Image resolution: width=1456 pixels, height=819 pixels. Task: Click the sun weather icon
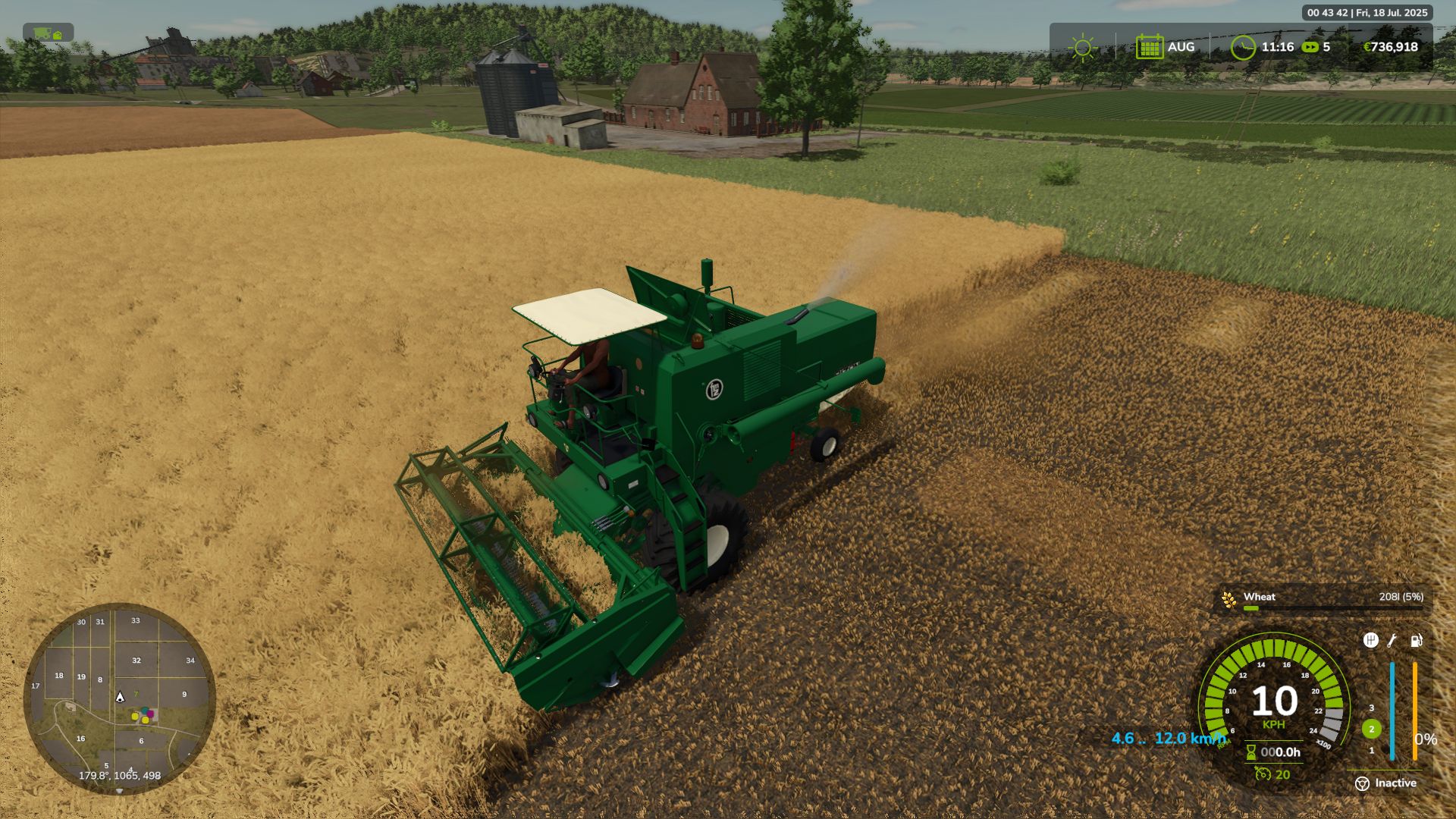pos(1082,47)
